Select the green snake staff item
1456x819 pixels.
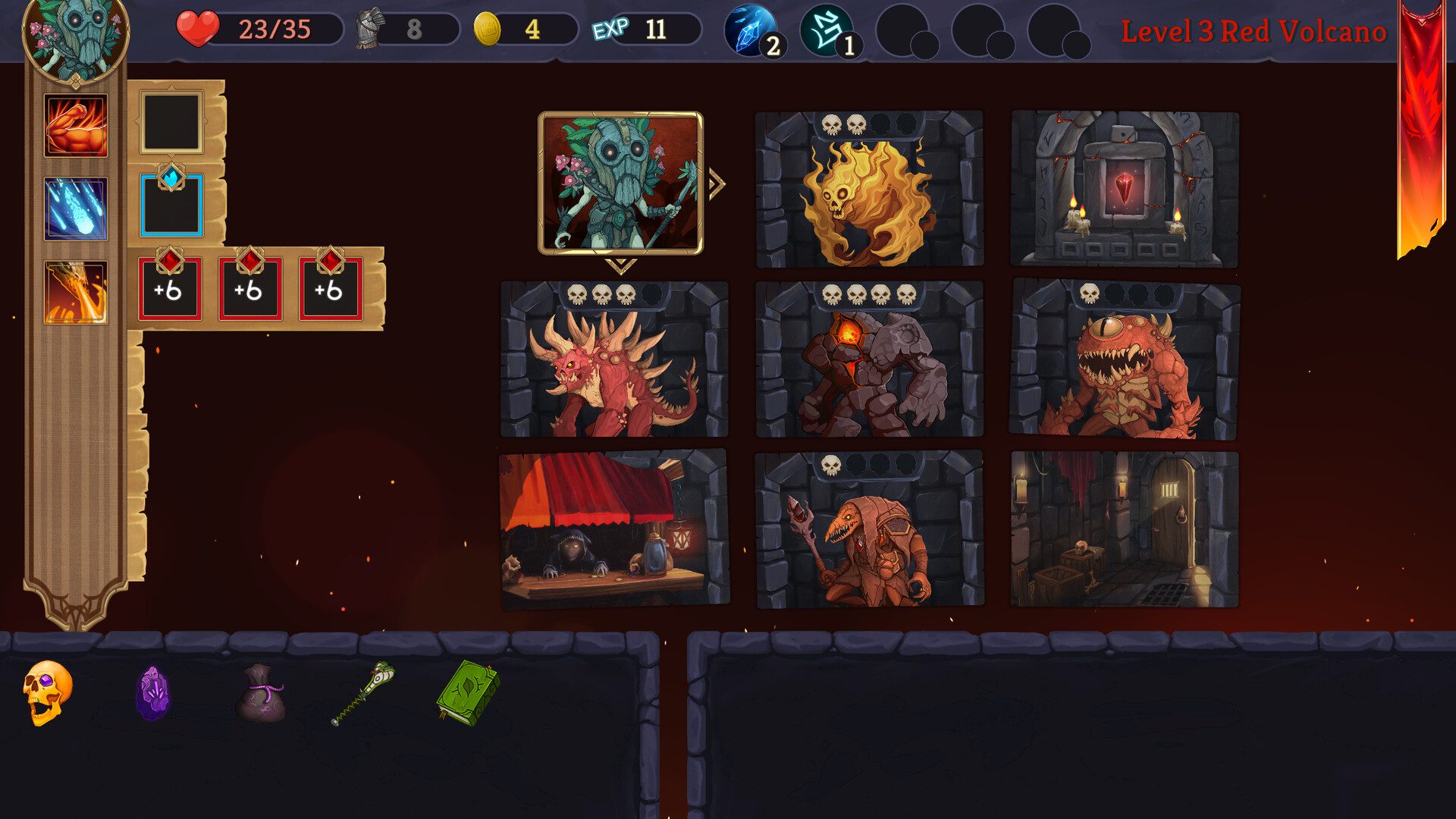pyautogui.click(x=364, y=693)
